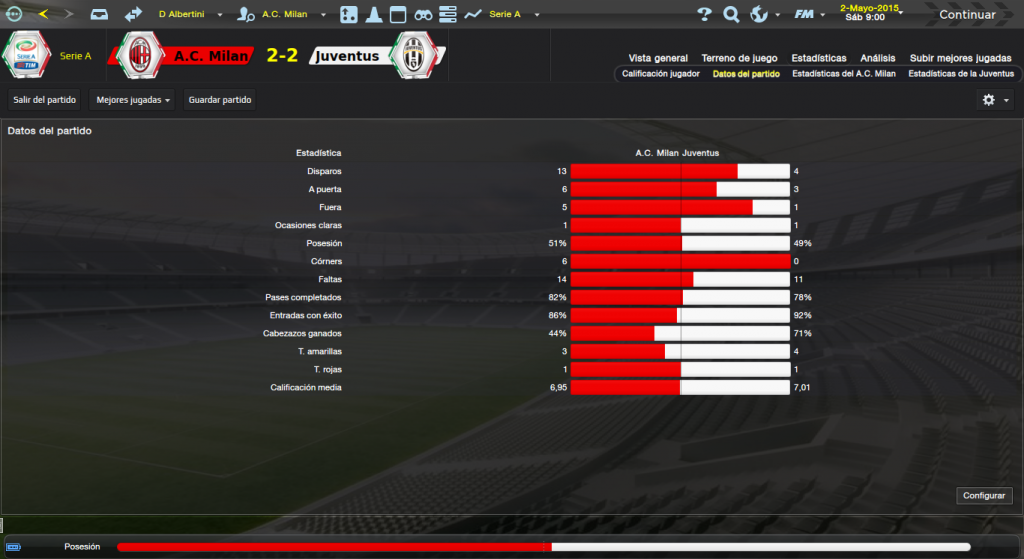This screenshot has width=1024, height=559.
Task: Open Subir mejores jugadas
Action: (961, 58)
